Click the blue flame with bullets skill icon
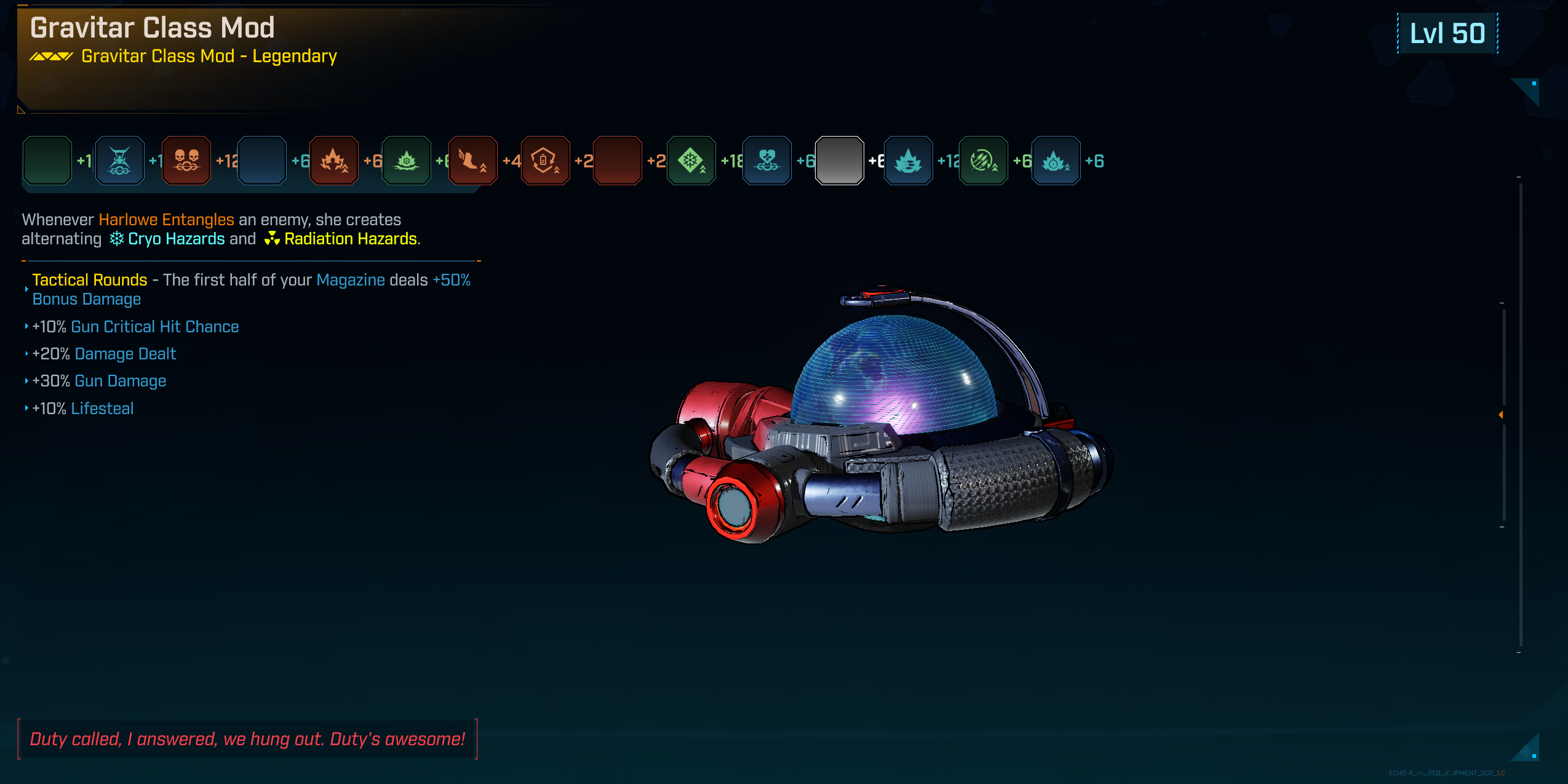This screenshot has width=1568, height=784. click(908, 161)
